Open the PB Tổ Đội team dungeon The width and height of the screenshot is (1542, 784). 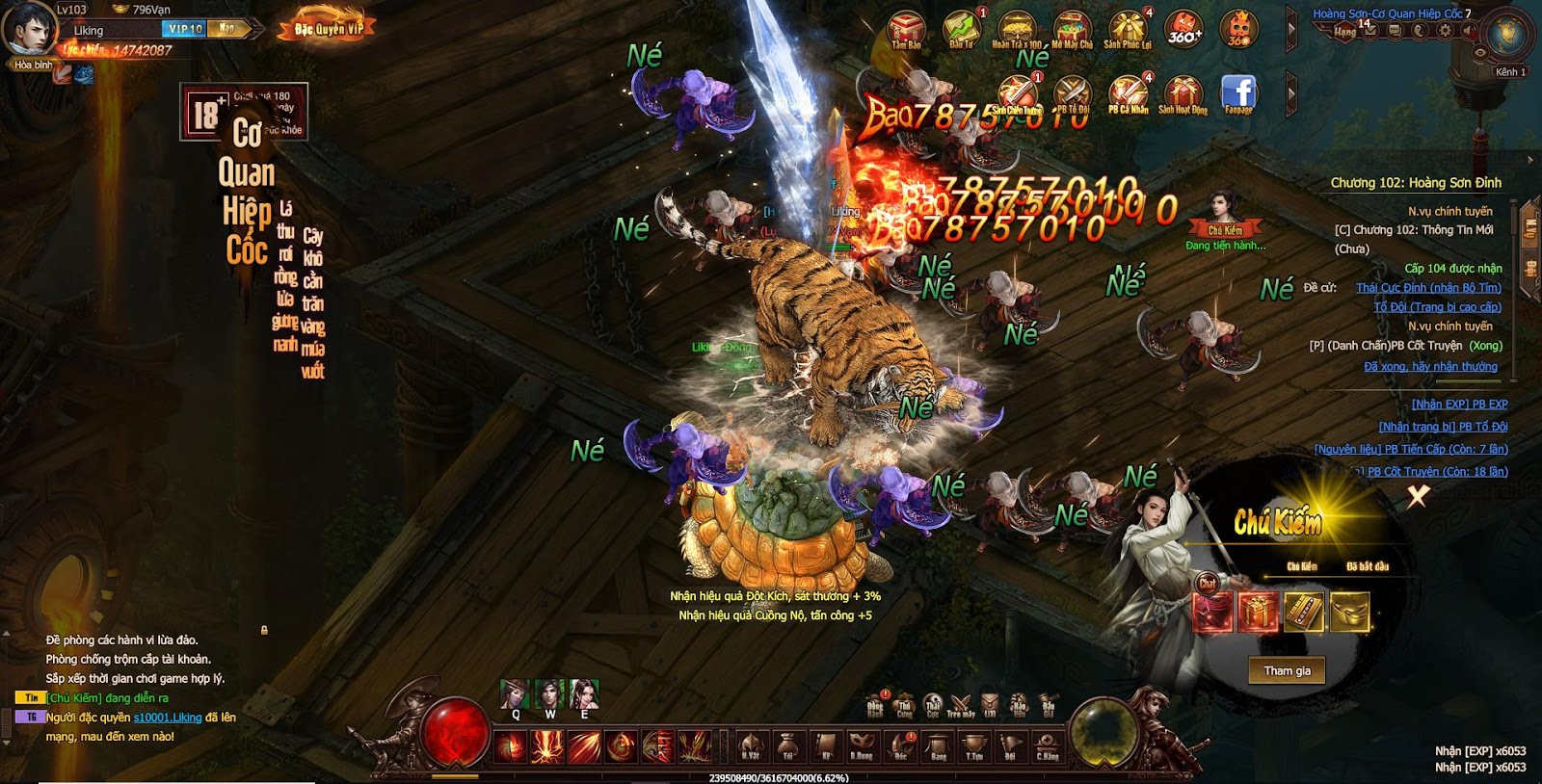click(x=1072, y=94)
